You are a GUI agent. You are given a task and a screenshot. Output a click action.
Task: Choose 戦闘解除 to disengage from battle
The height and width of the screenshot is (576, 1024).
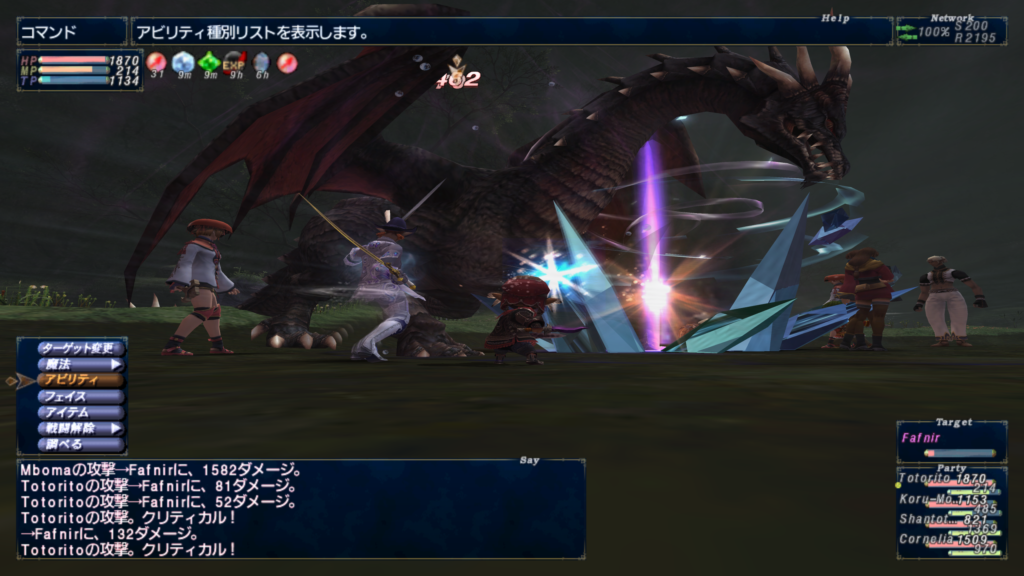pos(80,428)
